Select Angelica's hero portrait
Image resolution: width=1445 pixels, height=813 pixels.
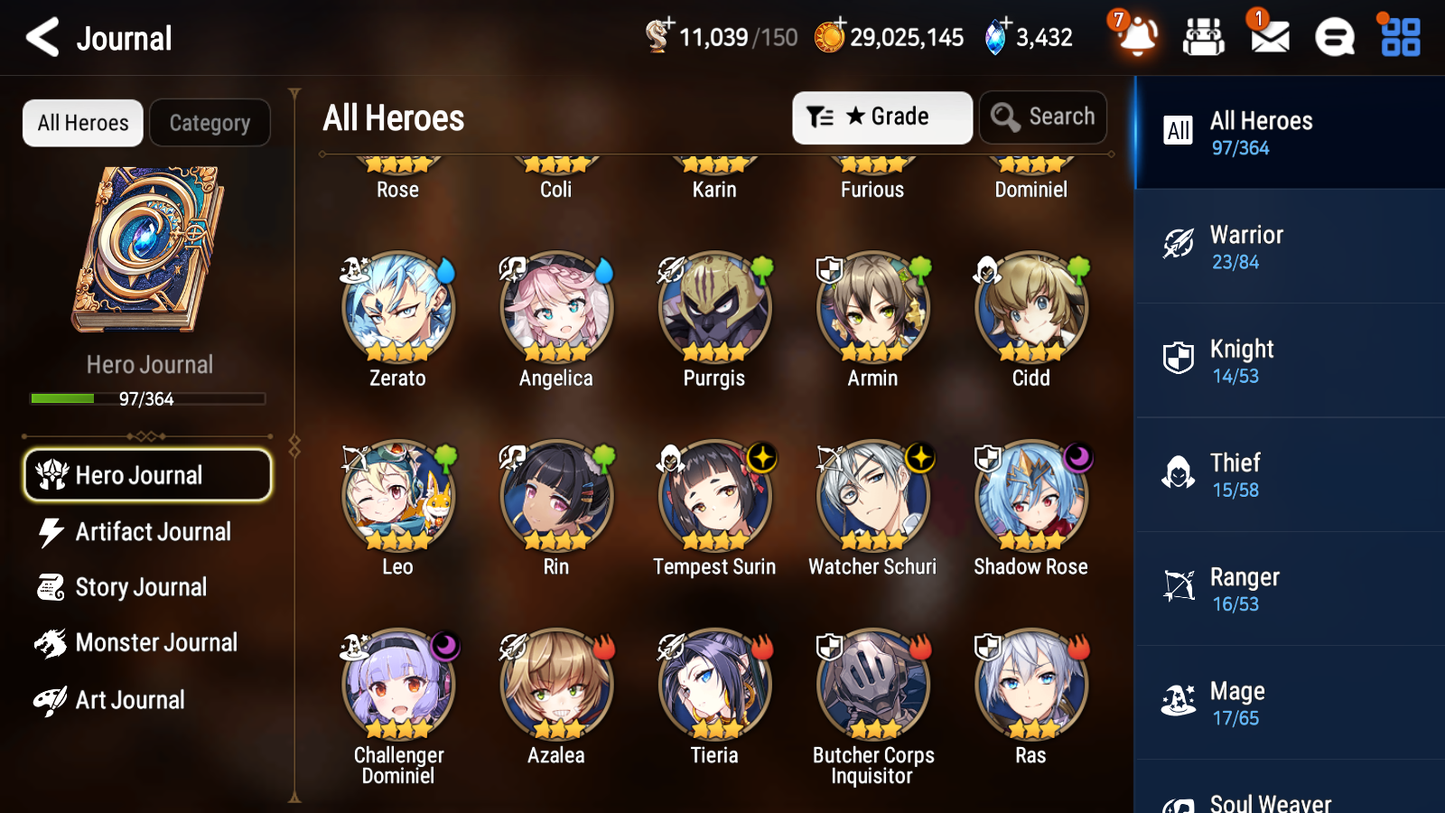click(556, 307)
